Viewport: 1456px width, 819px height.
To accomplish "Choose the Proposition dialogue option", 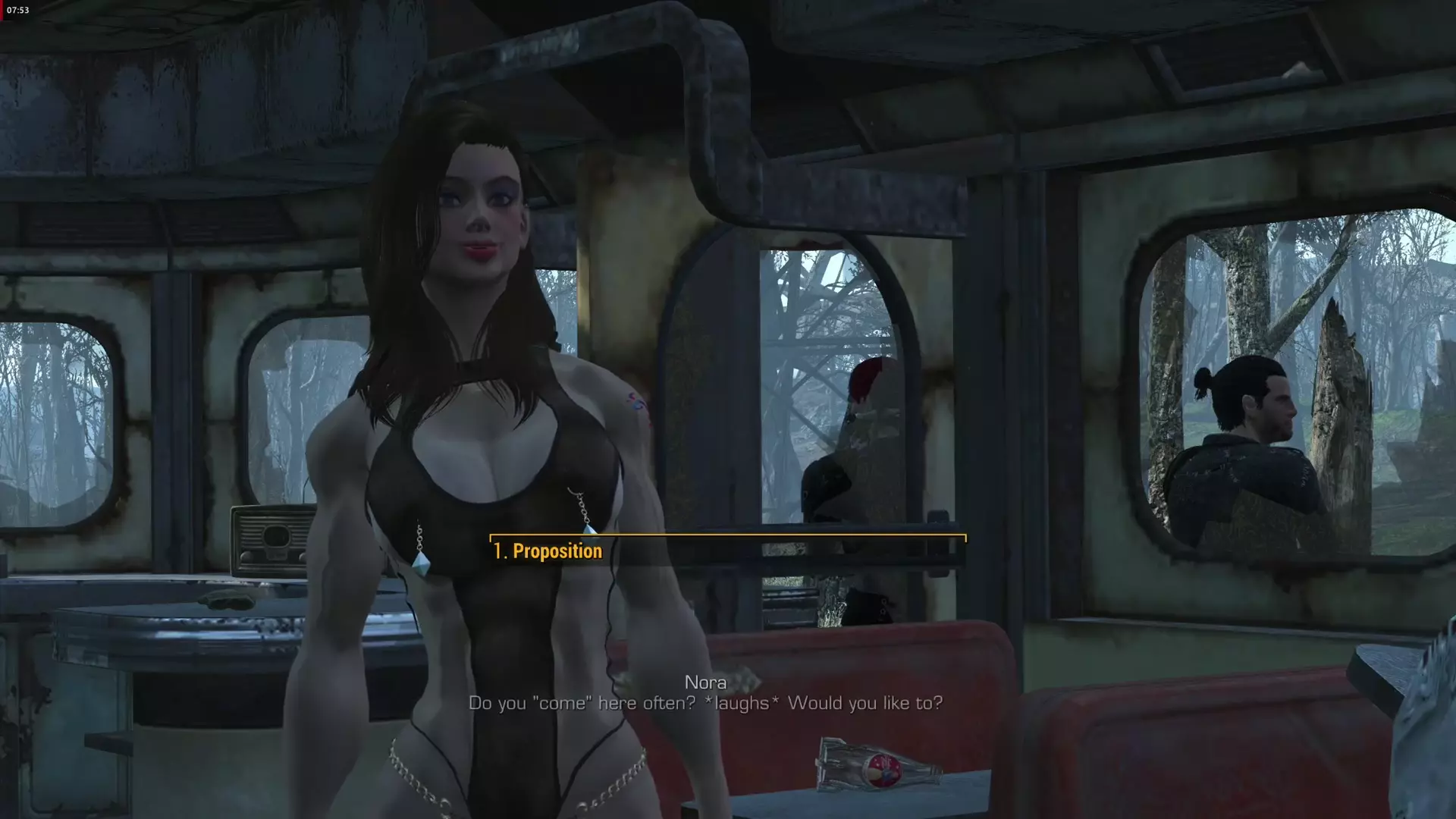I will [548, 551].
